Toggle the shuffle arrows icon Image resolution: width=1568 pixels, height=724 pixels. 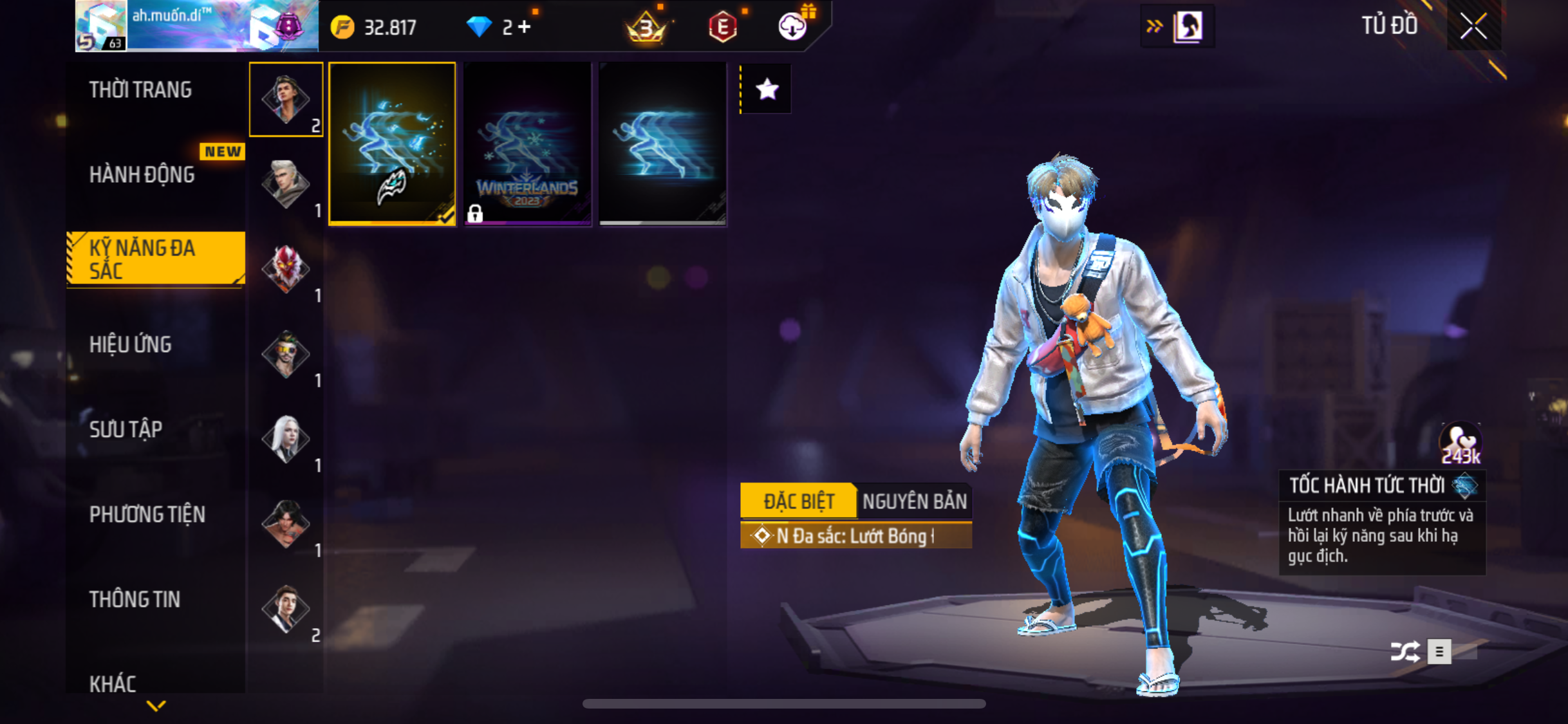[1405, 651]
